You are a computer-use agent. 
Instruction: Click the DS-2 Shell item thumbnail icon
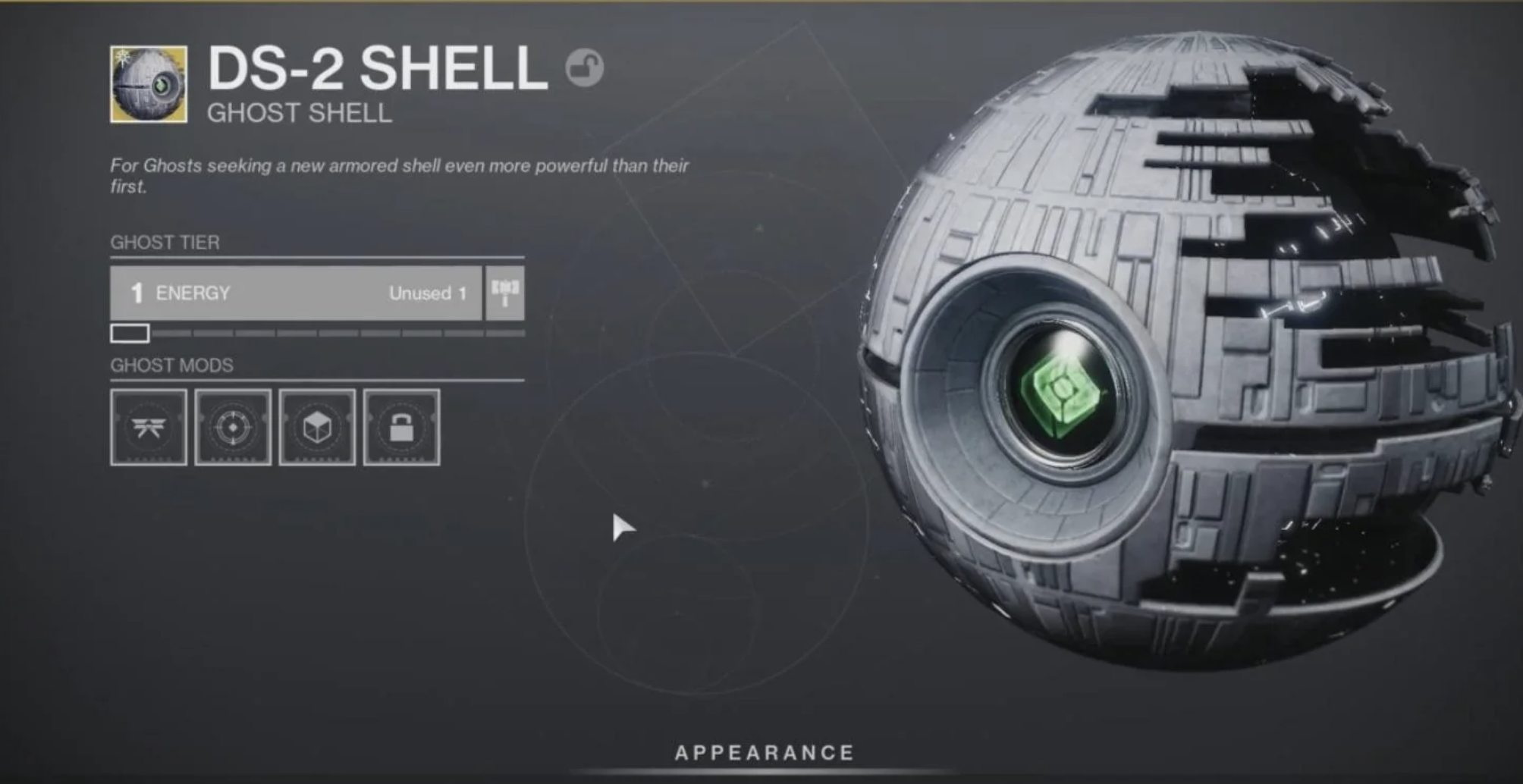[146, 83]
